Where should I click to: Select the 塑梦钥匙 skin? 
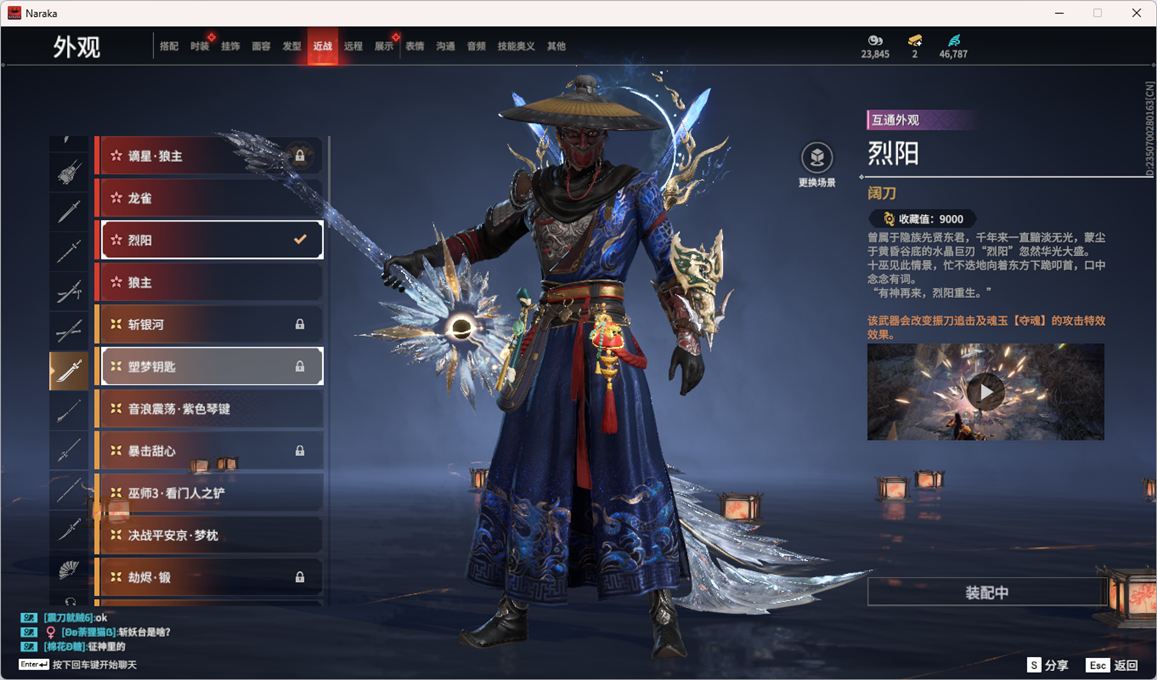point(209,366)
